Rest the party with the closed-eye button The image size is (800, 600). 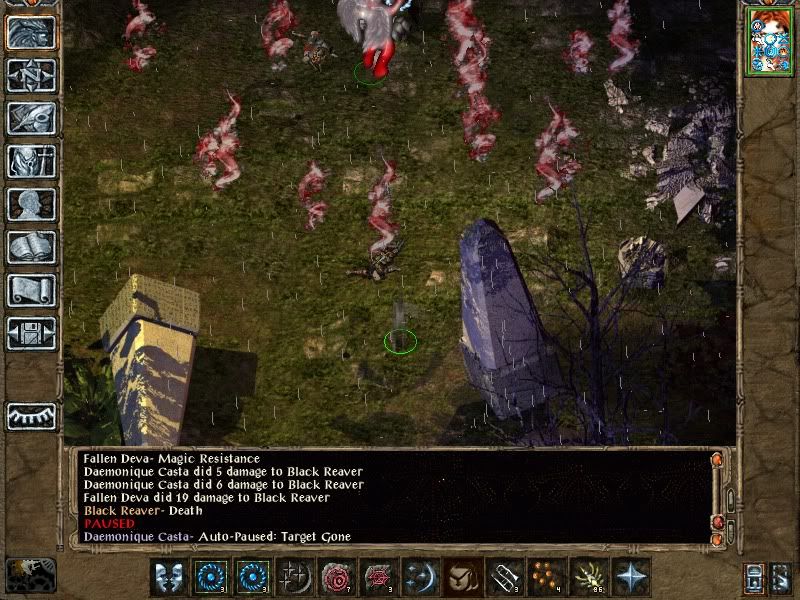[x=31, y=416]
